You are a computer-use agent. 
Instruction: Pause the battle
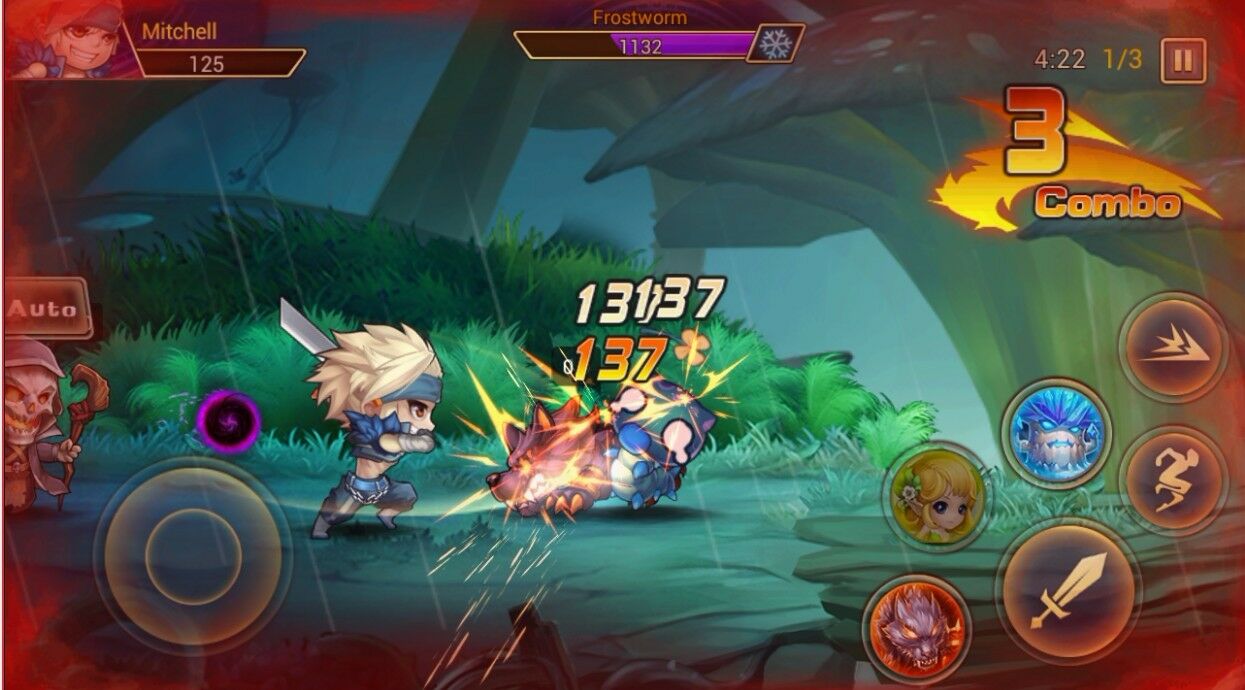pyautogui.click(x=1183, y=61)
